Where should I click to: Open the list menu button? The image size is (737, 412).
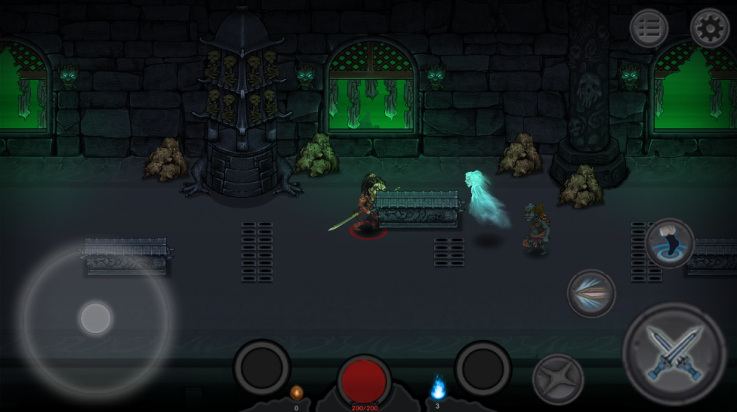point(649,29)
